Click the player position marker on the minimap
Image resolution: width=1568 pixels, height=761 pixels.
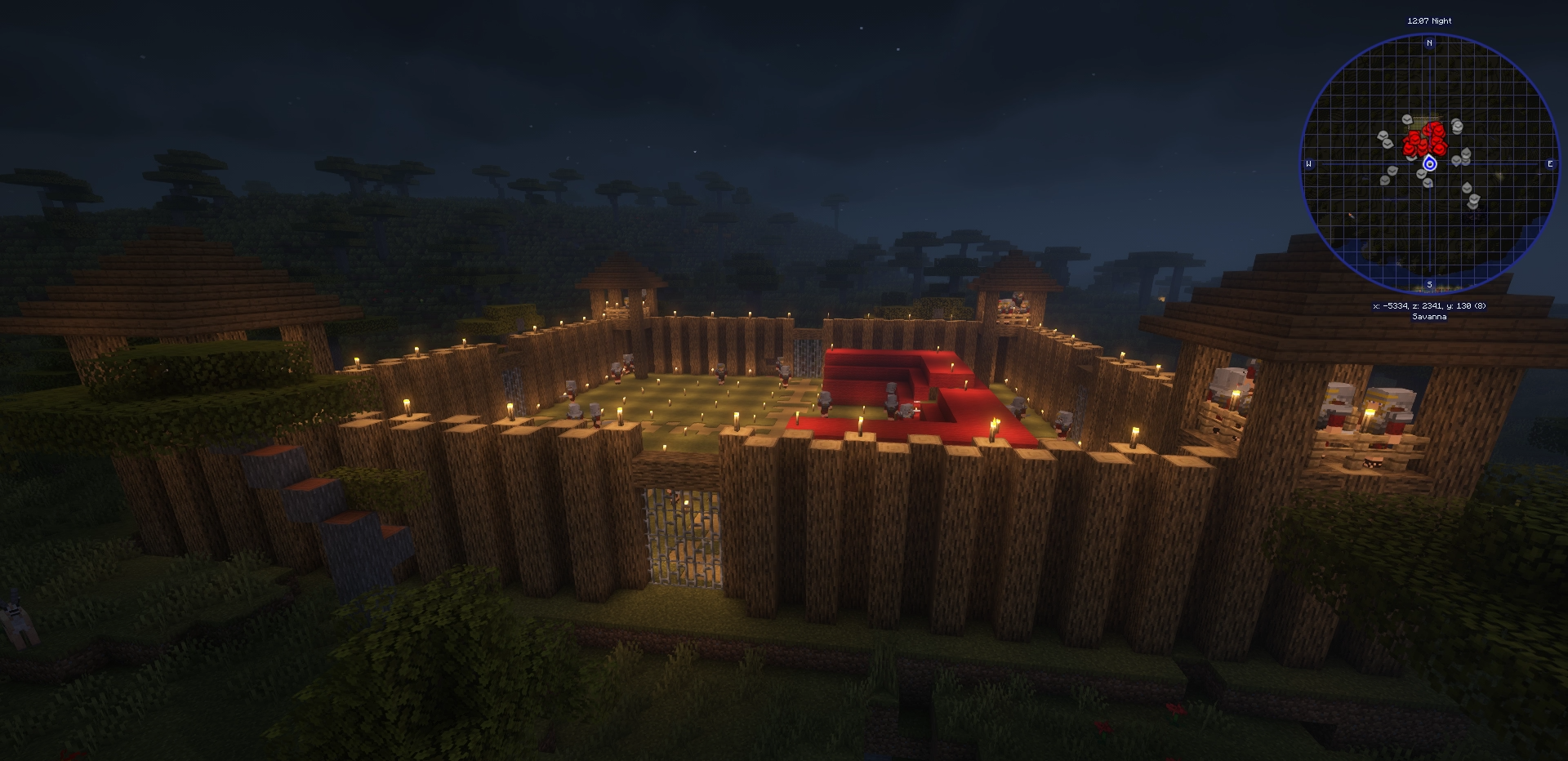[x=1429, y=164]
